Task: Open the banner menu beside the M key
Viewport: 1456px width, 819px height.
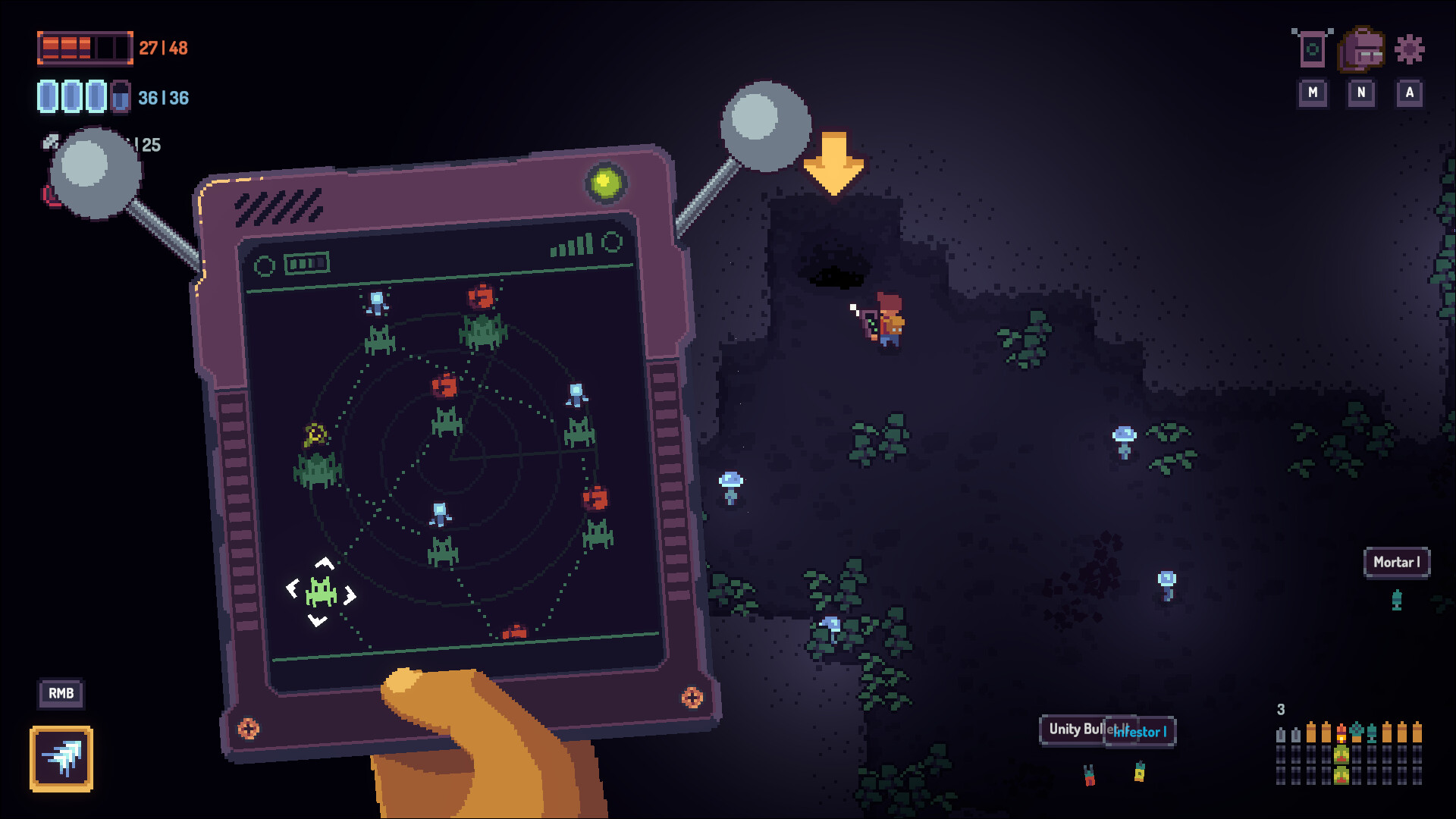Action: point(1312,49)
